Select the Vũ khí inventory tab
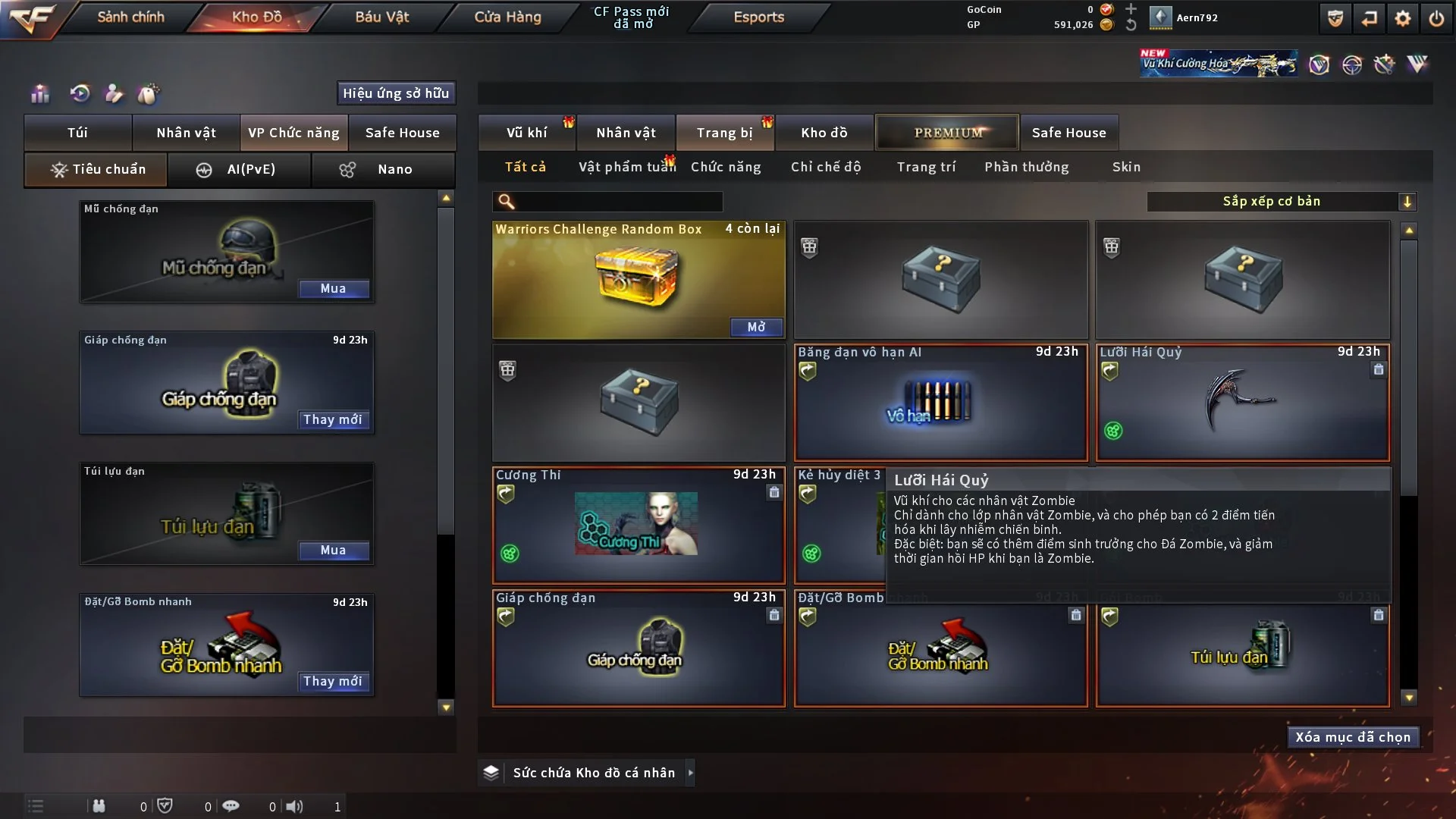 coord(526,133)
